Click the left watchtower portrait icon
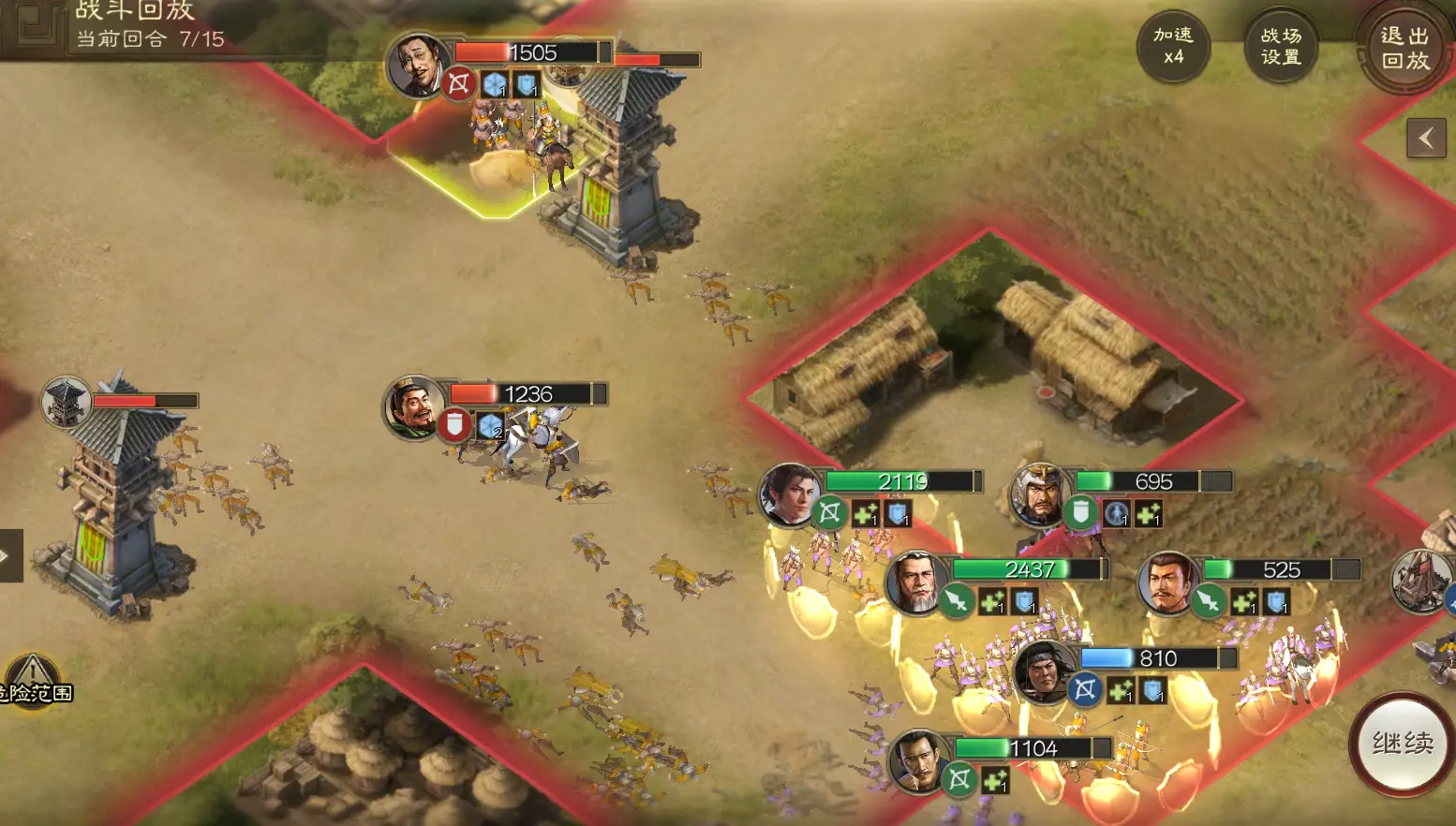 point(66,402)
